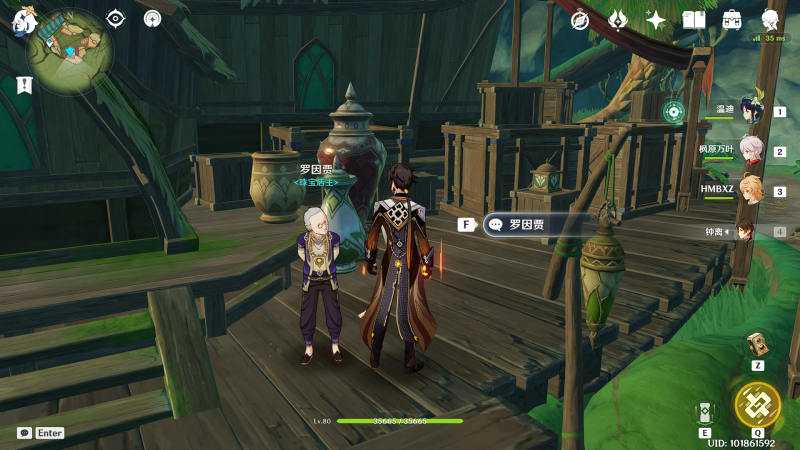800x450 pixels.
Task: Open the quest log exclamation icon
Action: click(x=24, y=86)
